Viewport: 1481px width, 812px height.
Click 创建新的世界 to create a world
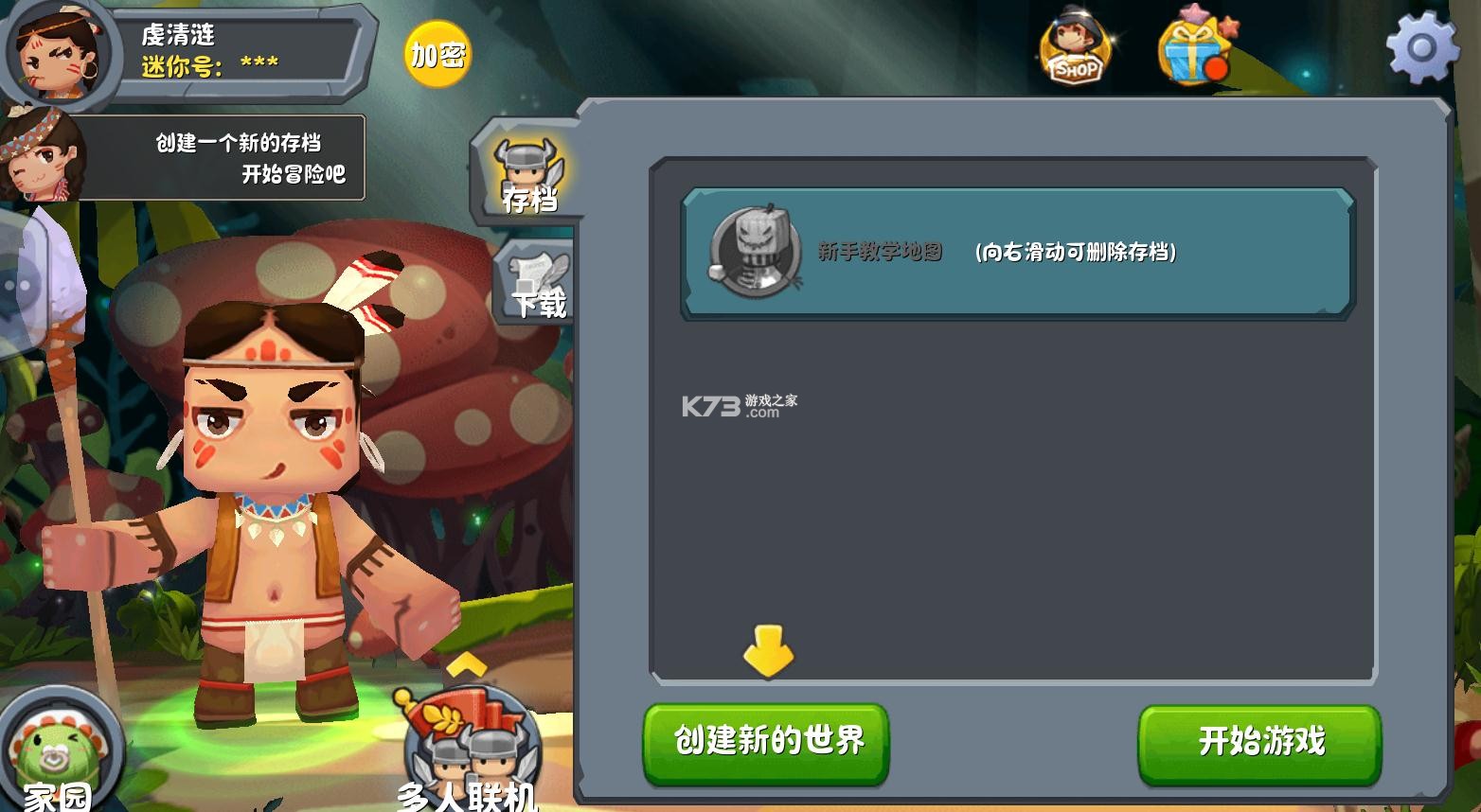pos(764,743)
